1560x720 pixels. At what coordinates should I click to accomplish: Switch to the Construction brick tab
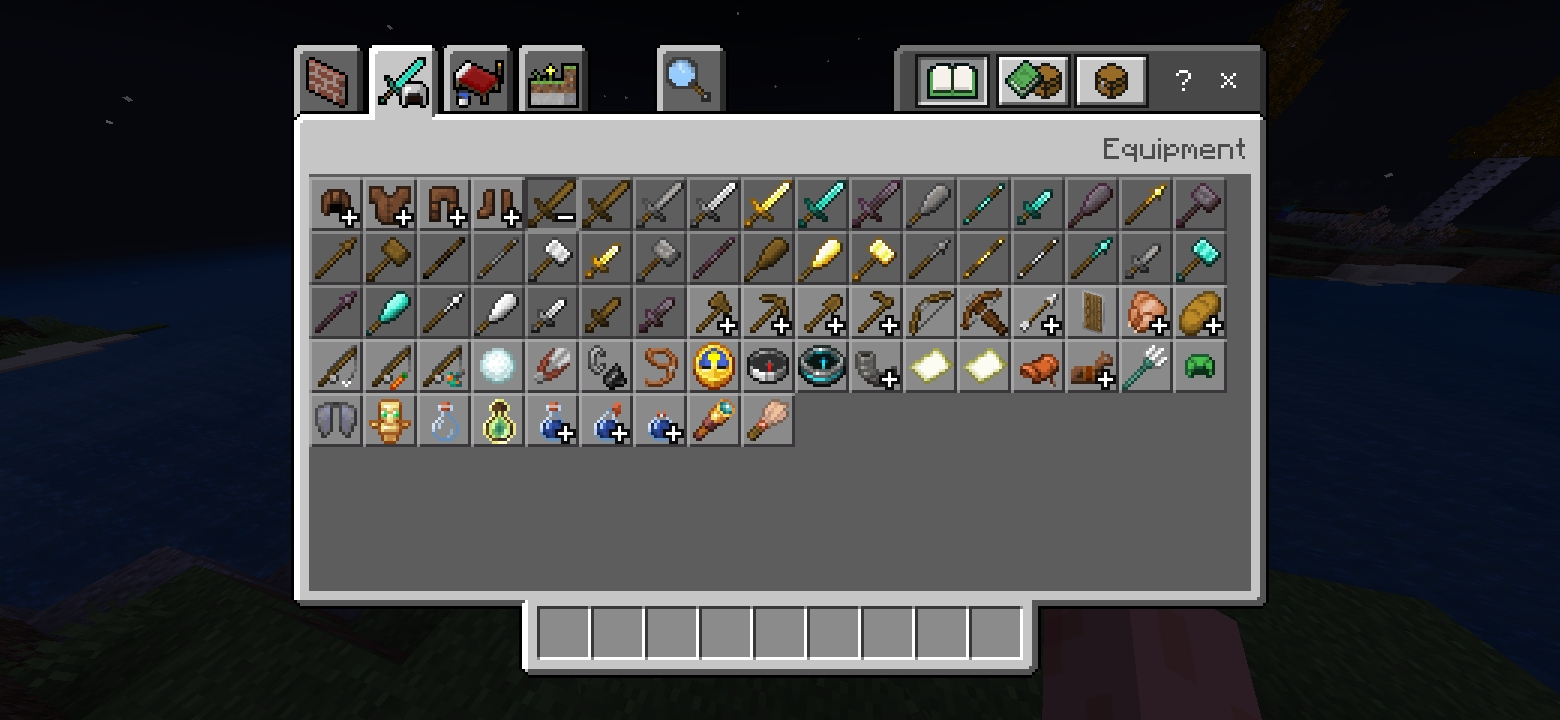[x=328, y=81]
